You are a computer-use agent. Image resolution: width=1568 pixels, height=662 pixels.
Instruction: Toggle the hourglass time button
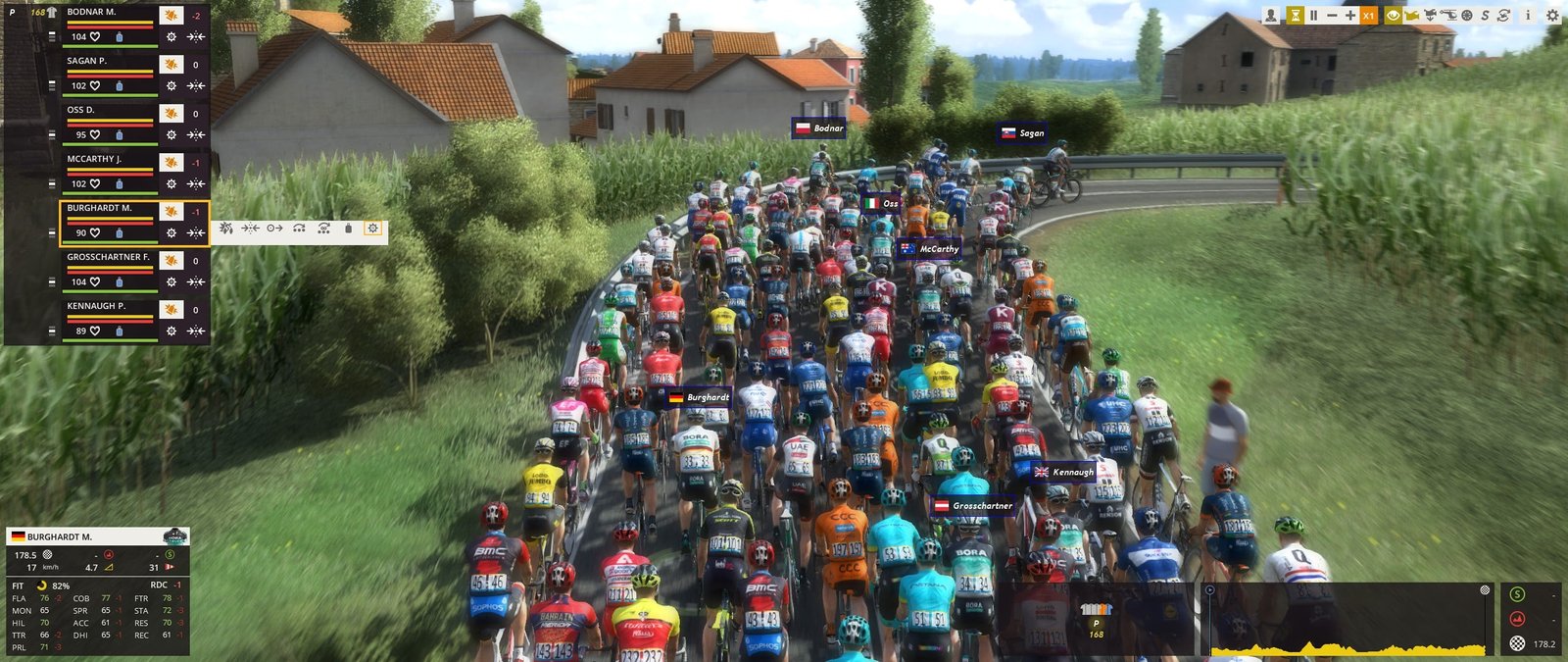click(x=1295, y=16)
